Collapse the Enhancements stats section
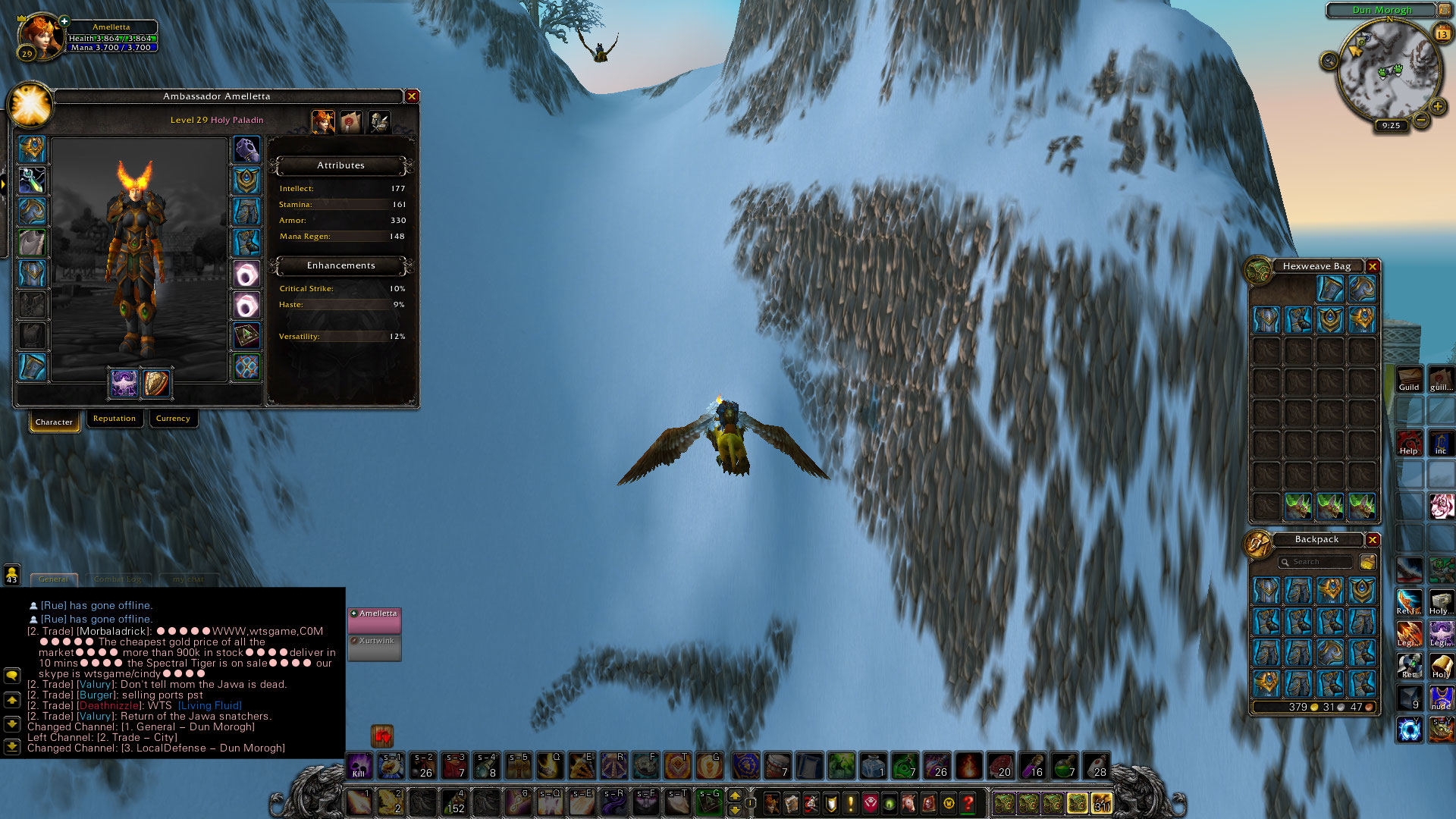 point(340,265)
